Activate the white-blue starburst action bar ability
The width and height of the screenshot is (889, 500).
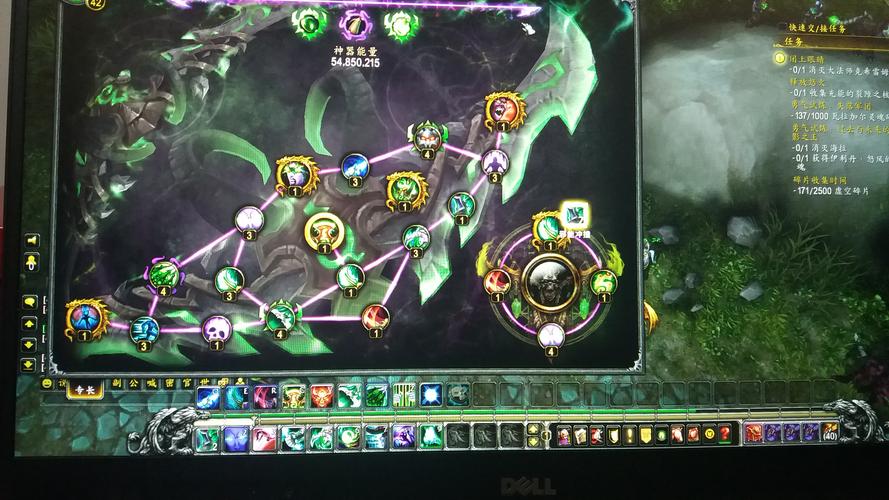pos(431,395)
